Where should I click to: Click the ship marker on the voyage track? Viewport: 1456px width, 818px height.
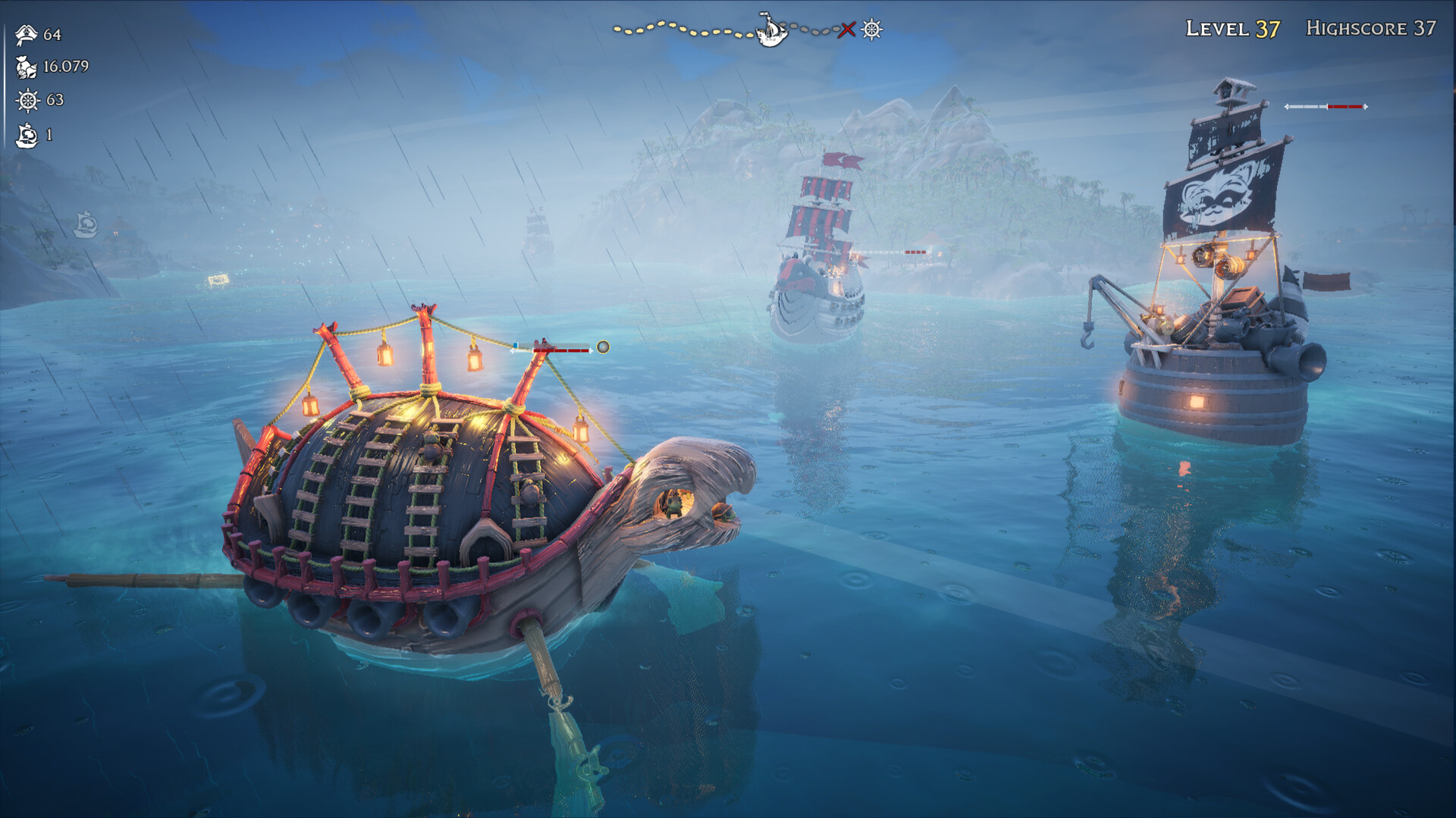771,30
